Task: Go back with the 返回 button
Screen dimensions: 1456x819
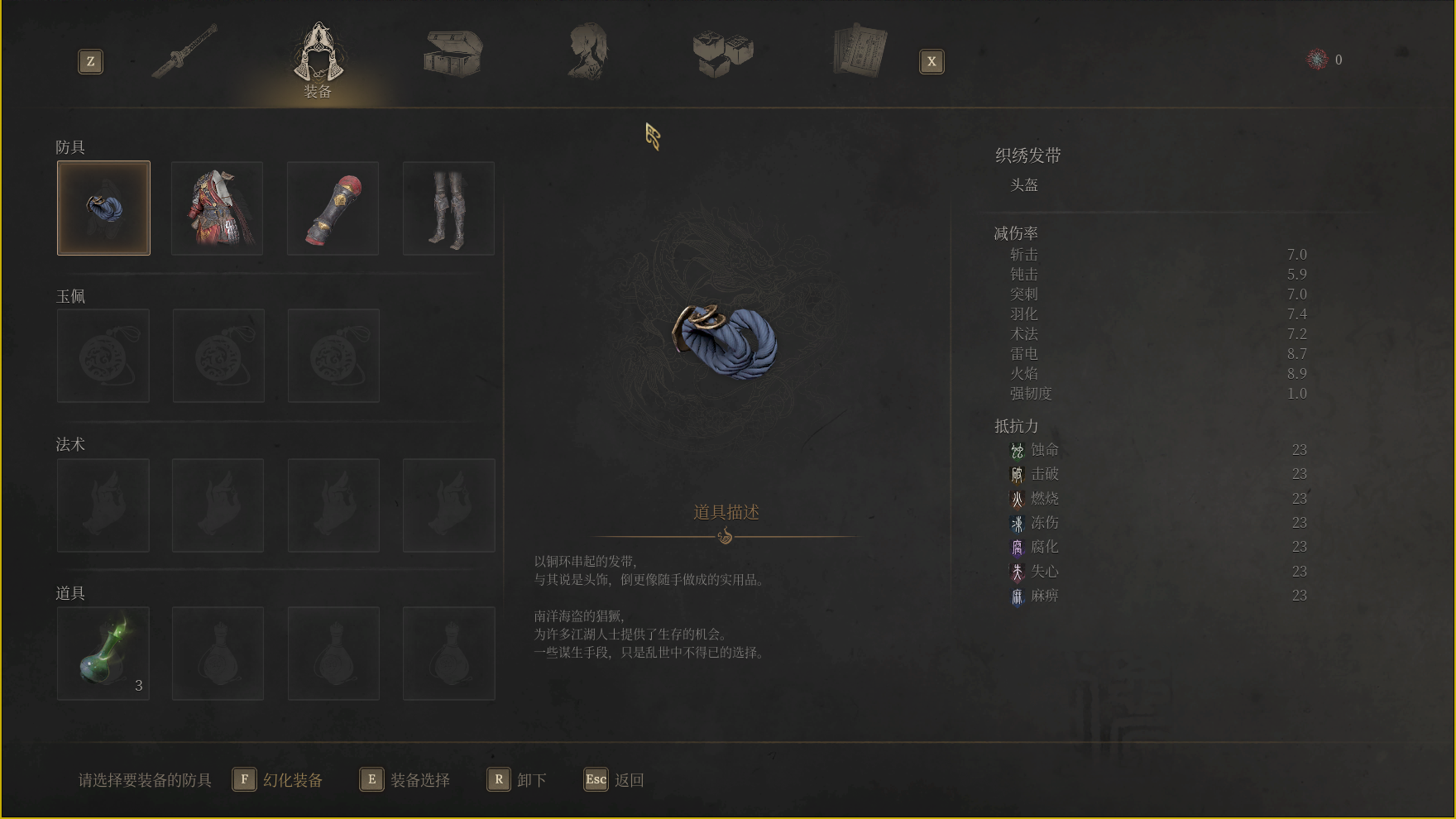Action: (x=614, y=780)
